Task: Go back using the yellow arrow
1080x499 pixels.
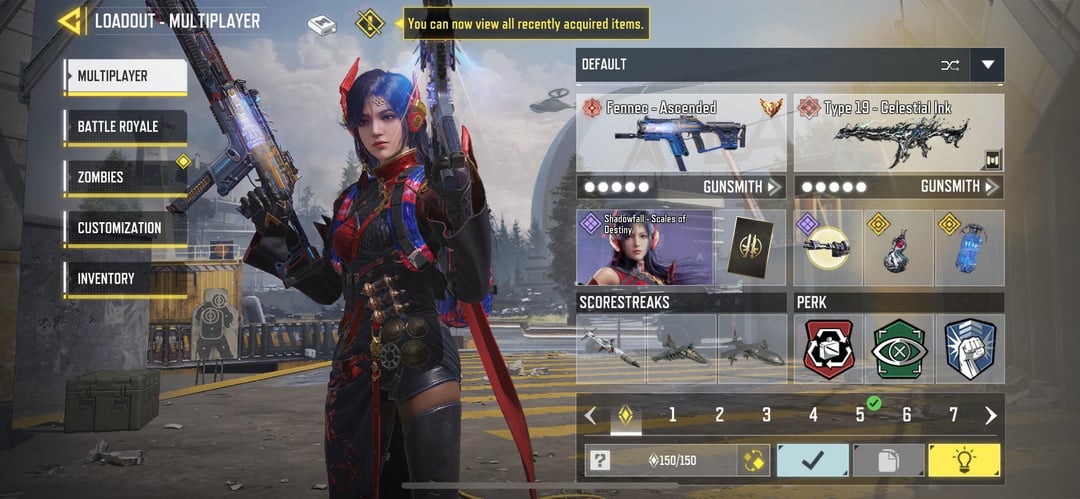Action: point(70,21)
